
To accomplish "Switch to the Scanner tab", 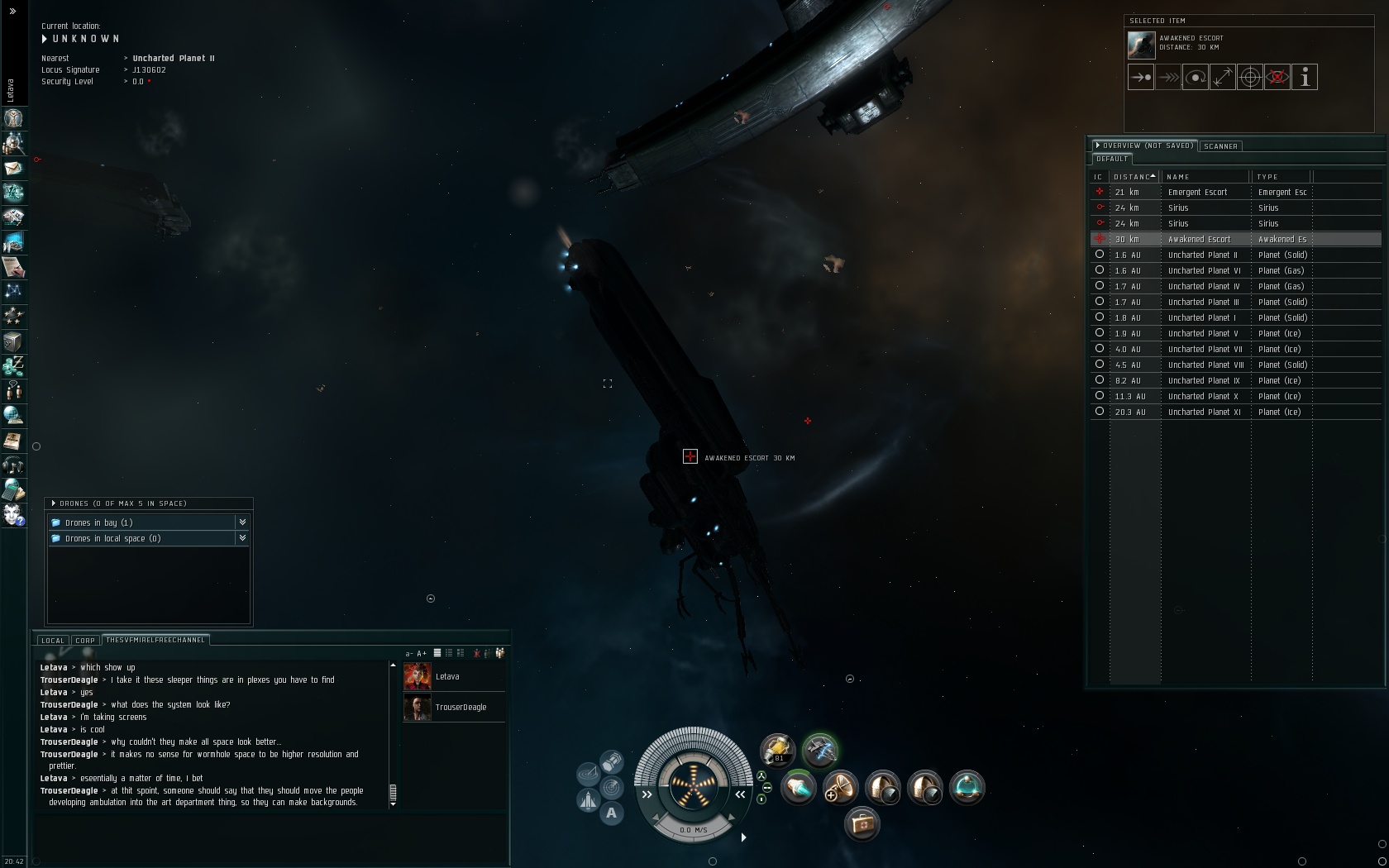I will (1220, 146).
